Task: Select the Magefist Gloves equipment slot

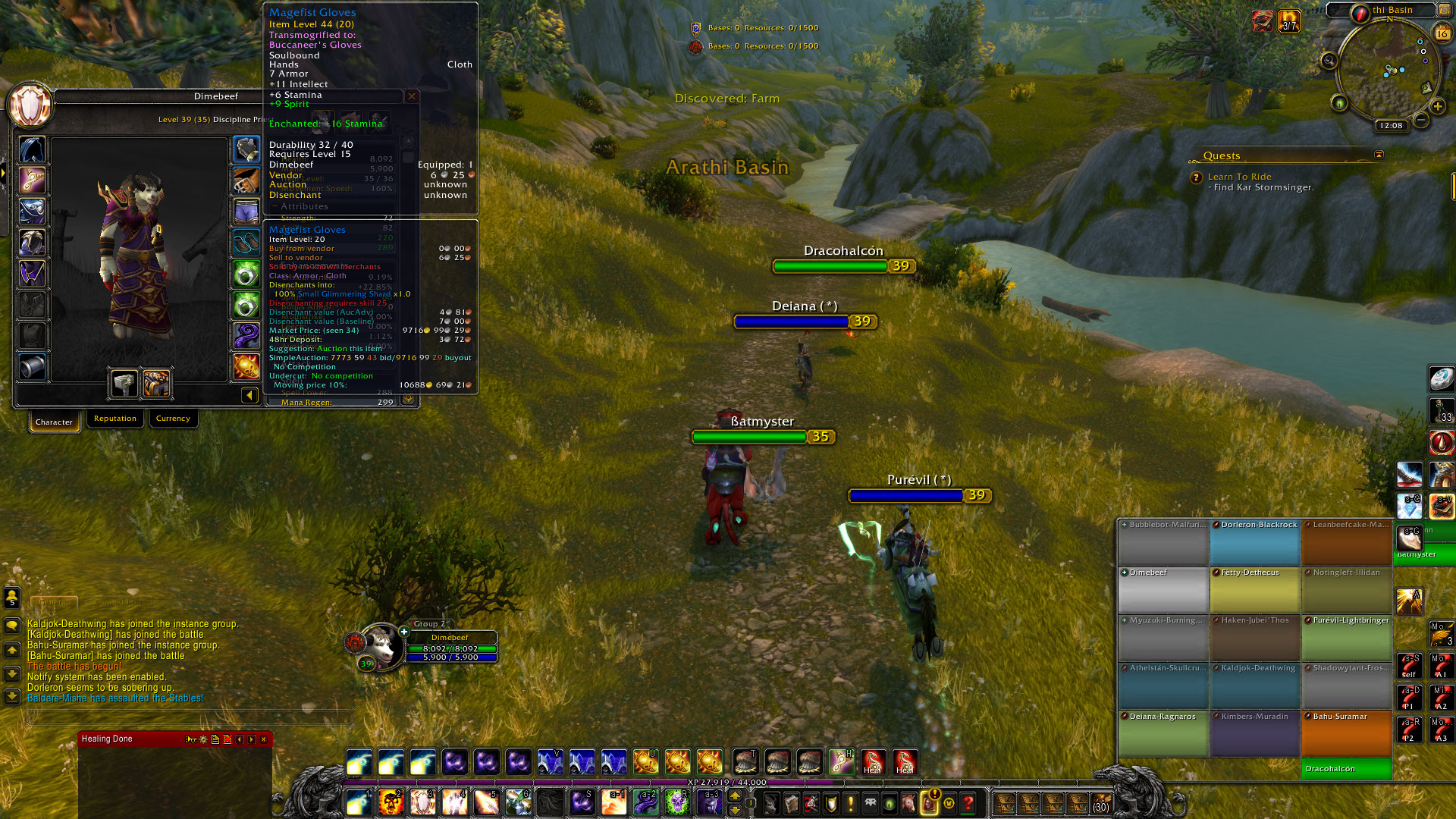Action: coord(246,149)
